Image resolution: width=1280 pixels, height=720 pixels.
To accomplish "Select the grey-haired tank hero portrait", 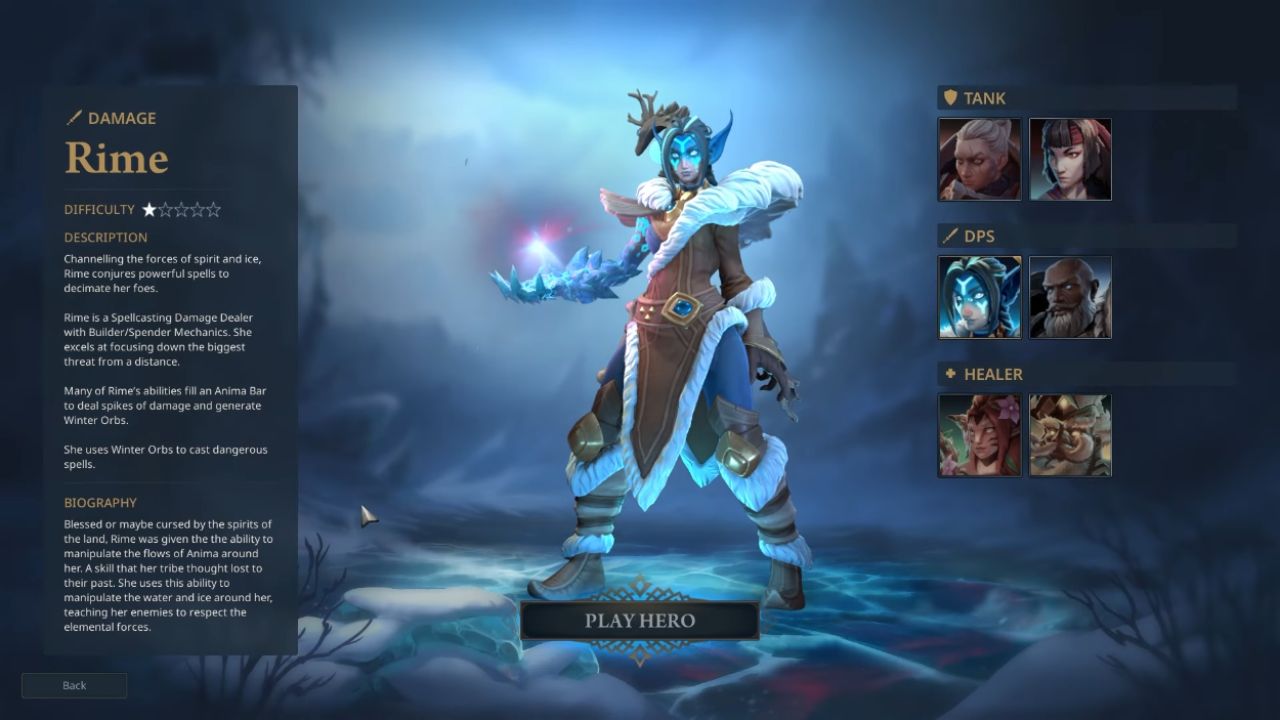I will (x=980, y=159).
